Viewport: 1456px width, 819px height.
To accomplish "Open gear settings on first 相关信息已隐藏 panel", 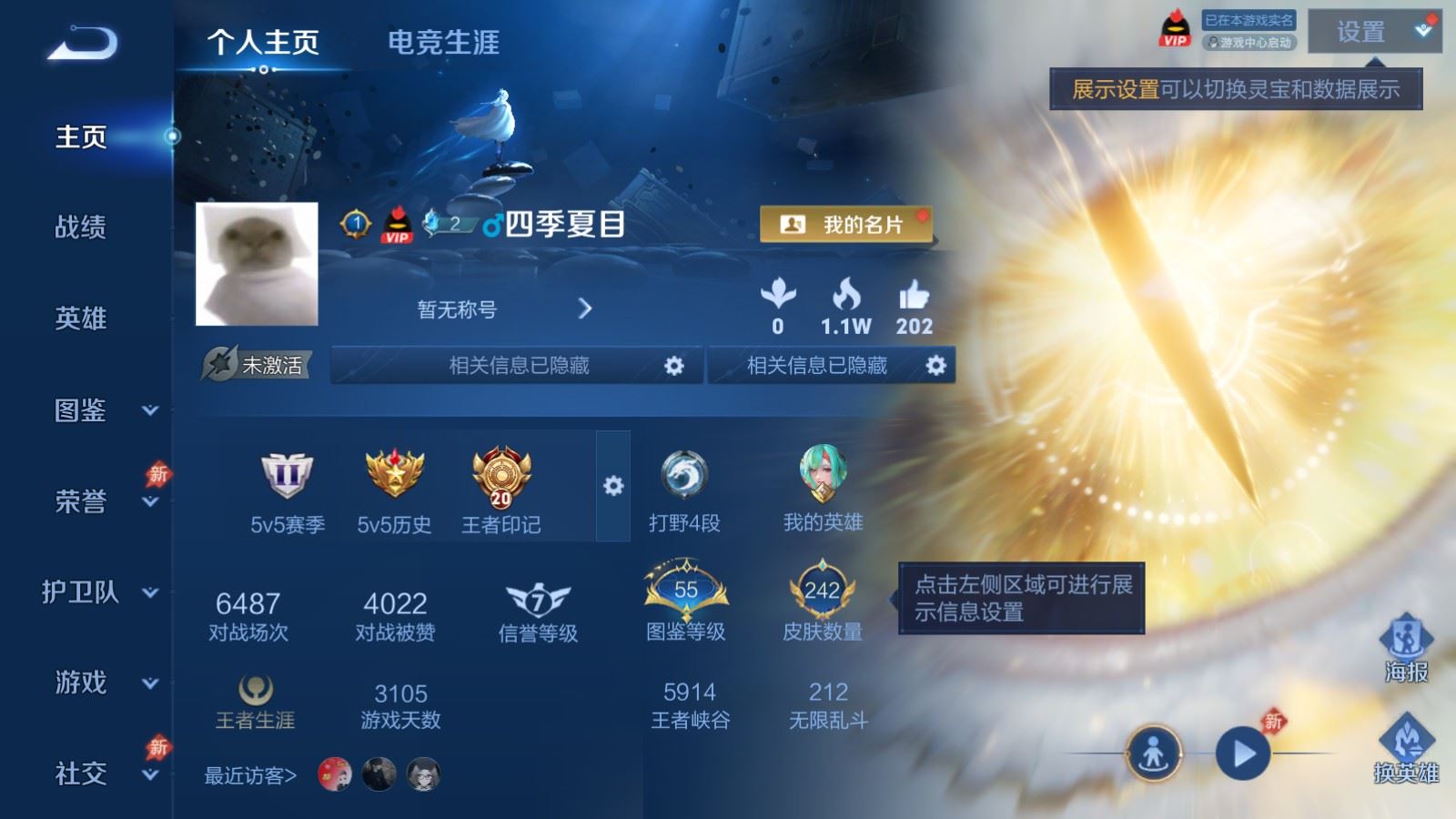I will pyautogui.click(x=673, y=365).
